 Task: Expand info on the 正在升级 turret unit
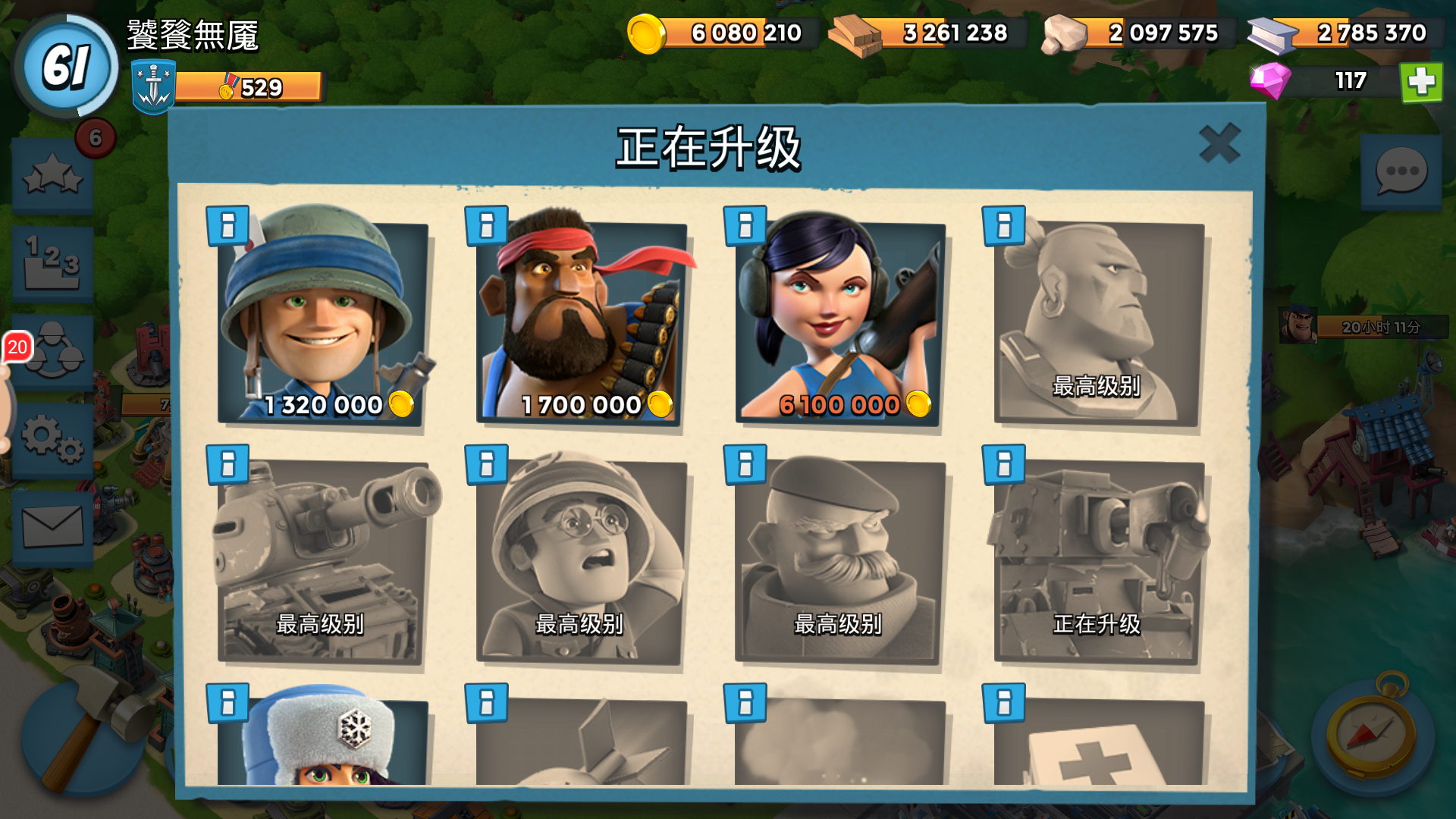[1004, 465]
